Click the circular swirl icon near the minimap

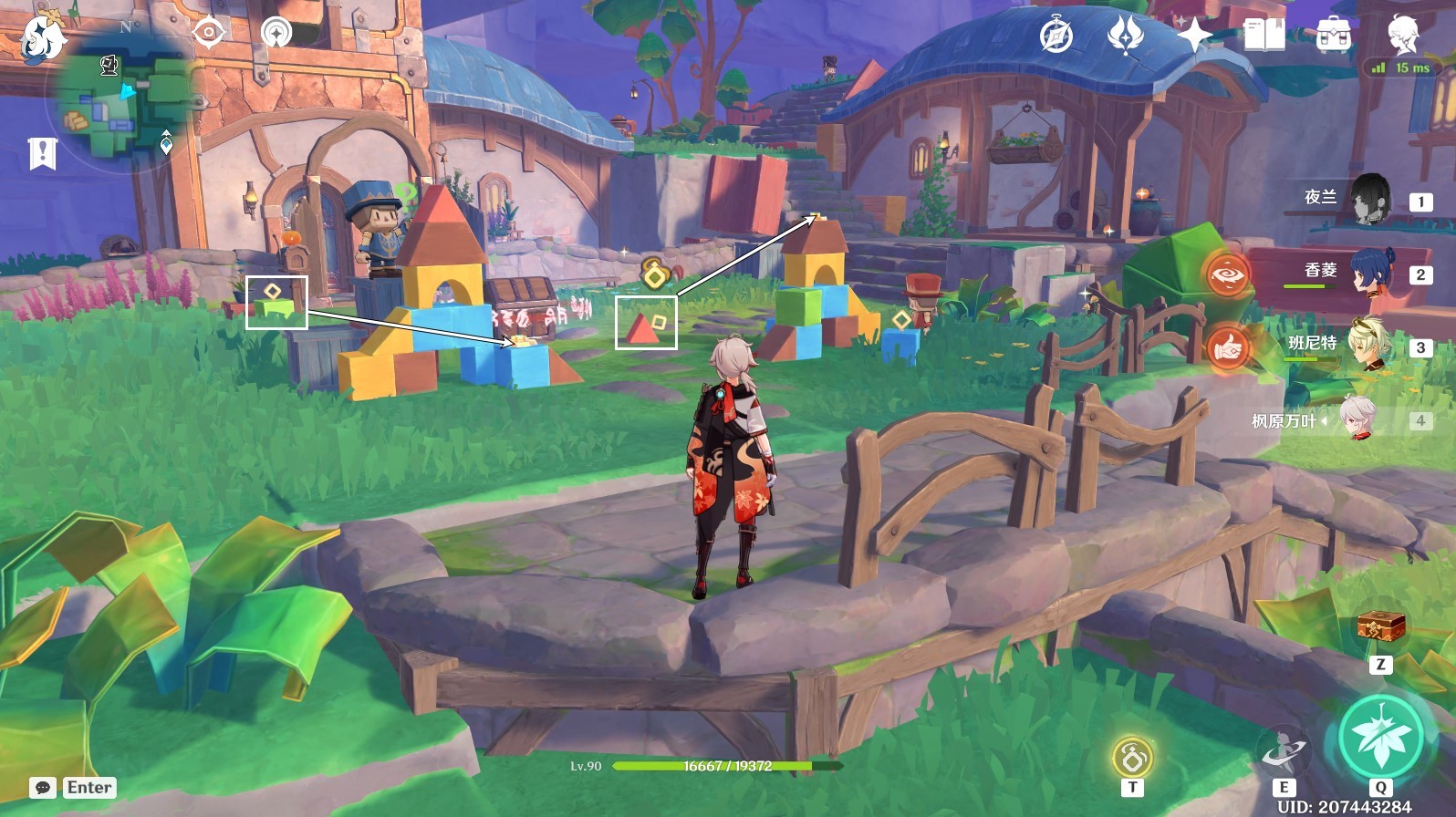(x=276, y=34)
